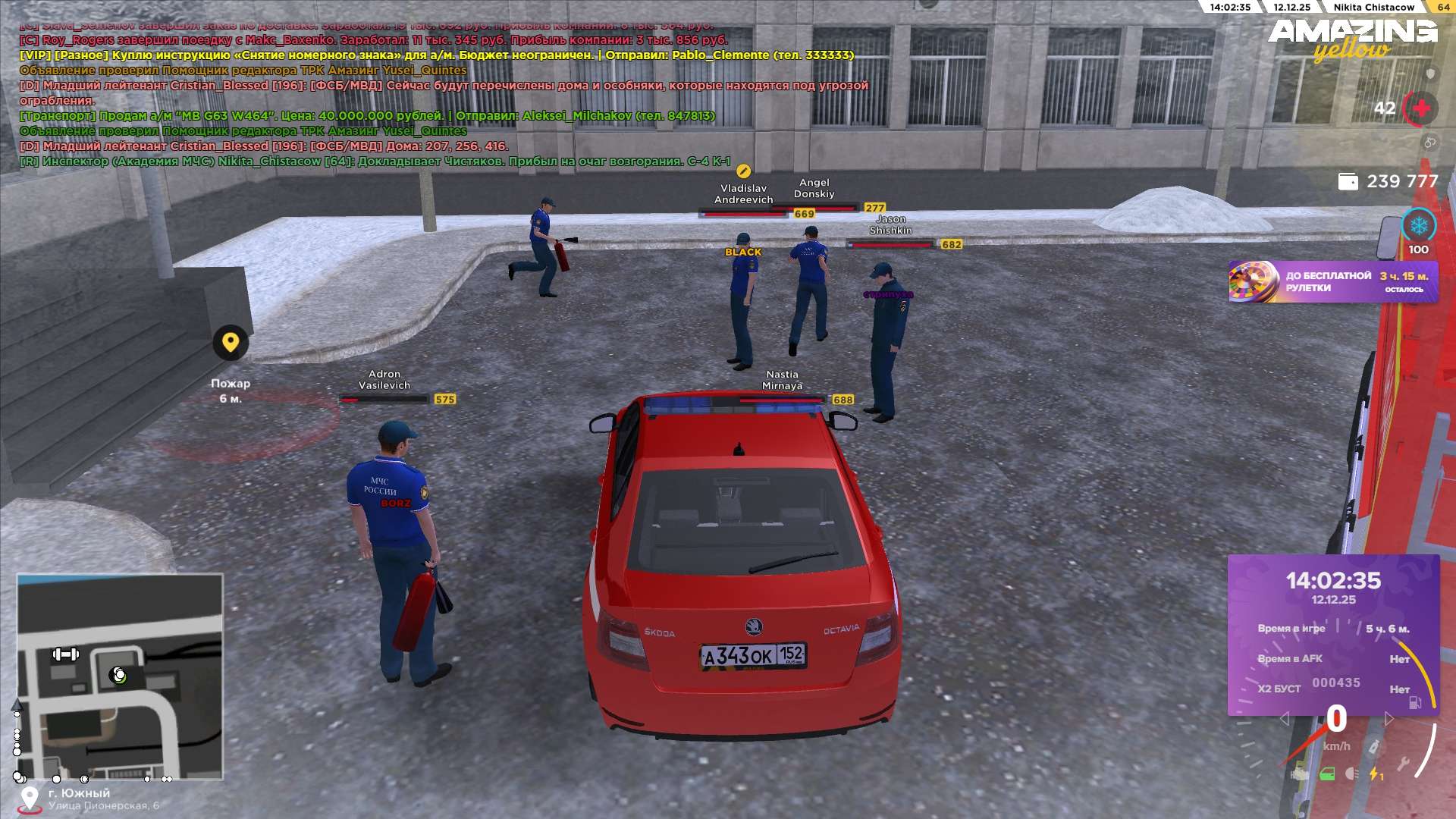
Task: Click the handcuffs status icon
Action: [1429, 143]
